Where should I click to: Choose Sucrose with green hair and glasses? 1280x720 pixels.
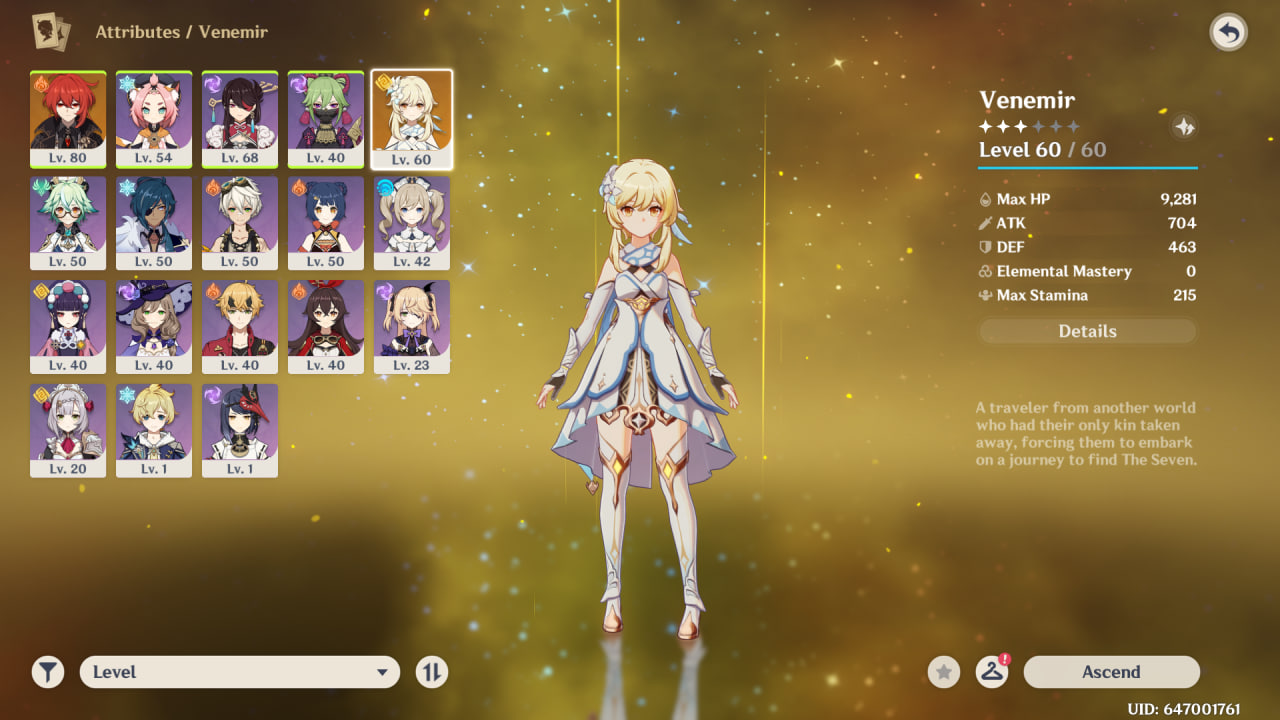pyautogui.click(x=68, y=222)
